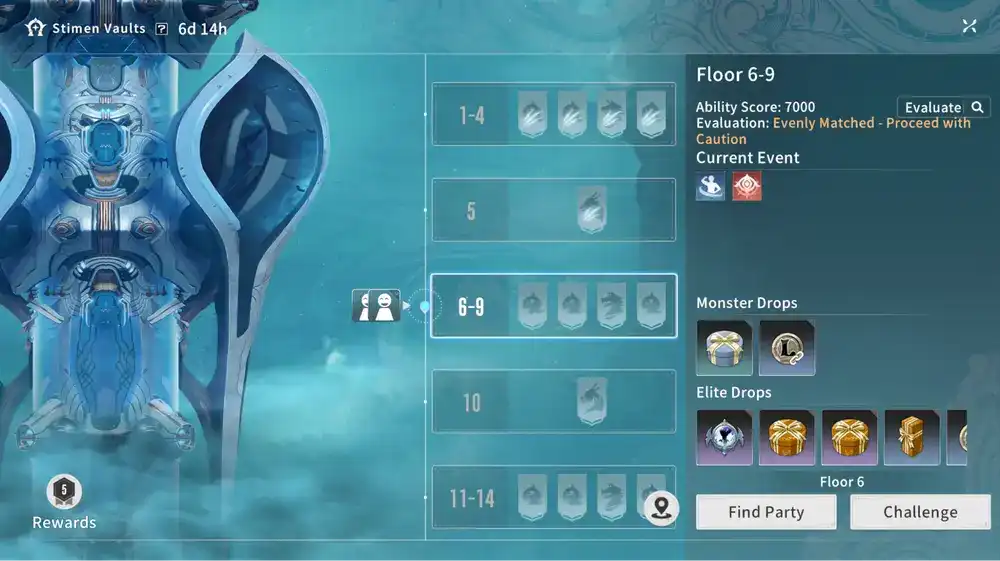View the silver gift box monster drop
Image resolution: width=1000 pixels, height=561 pixels.
724,347
